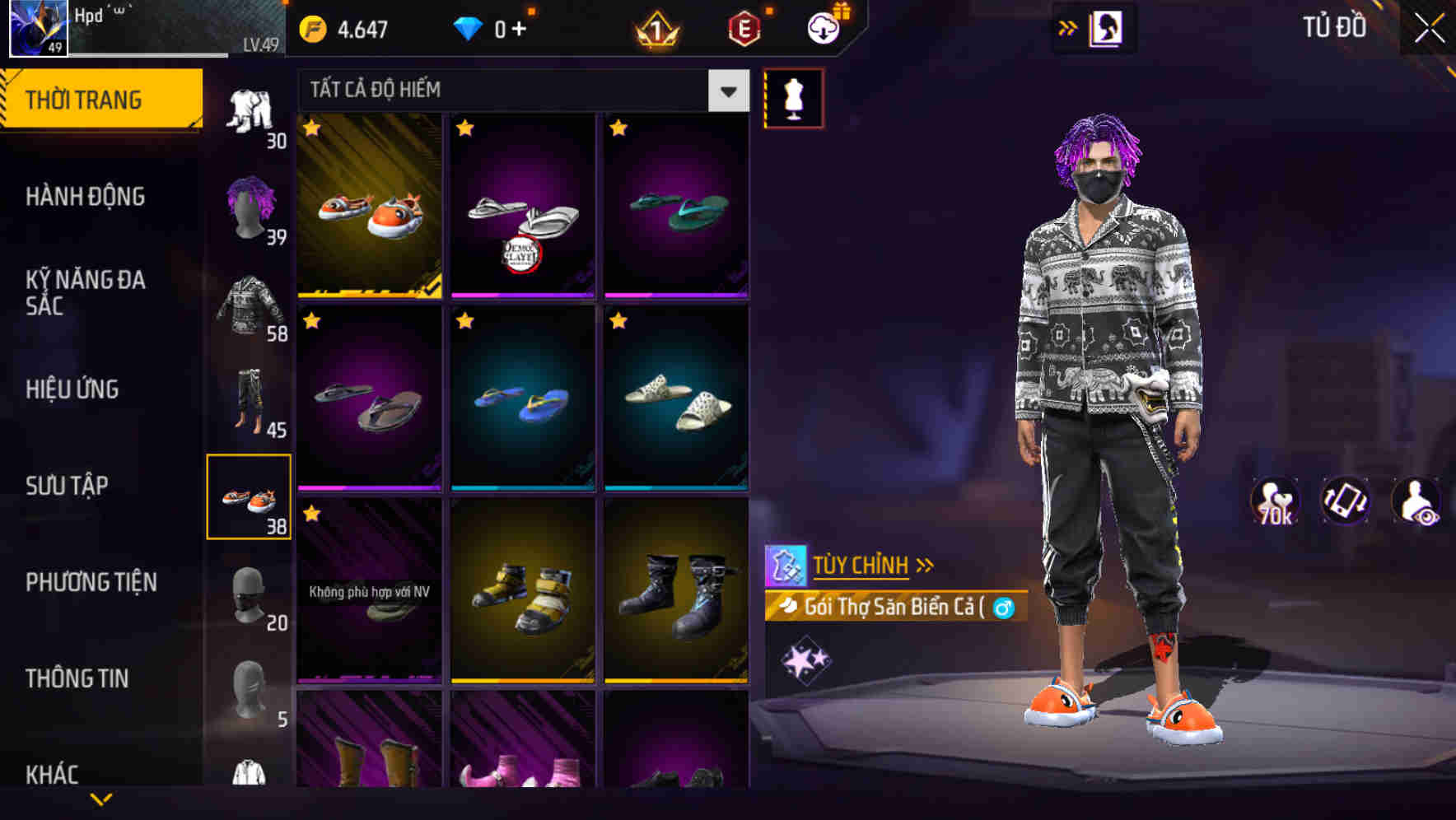Viewport: 1456px width, 820px height.
Task: Switch to the HÀNH ĐỘNG tab
Action: tap(86, 196)
